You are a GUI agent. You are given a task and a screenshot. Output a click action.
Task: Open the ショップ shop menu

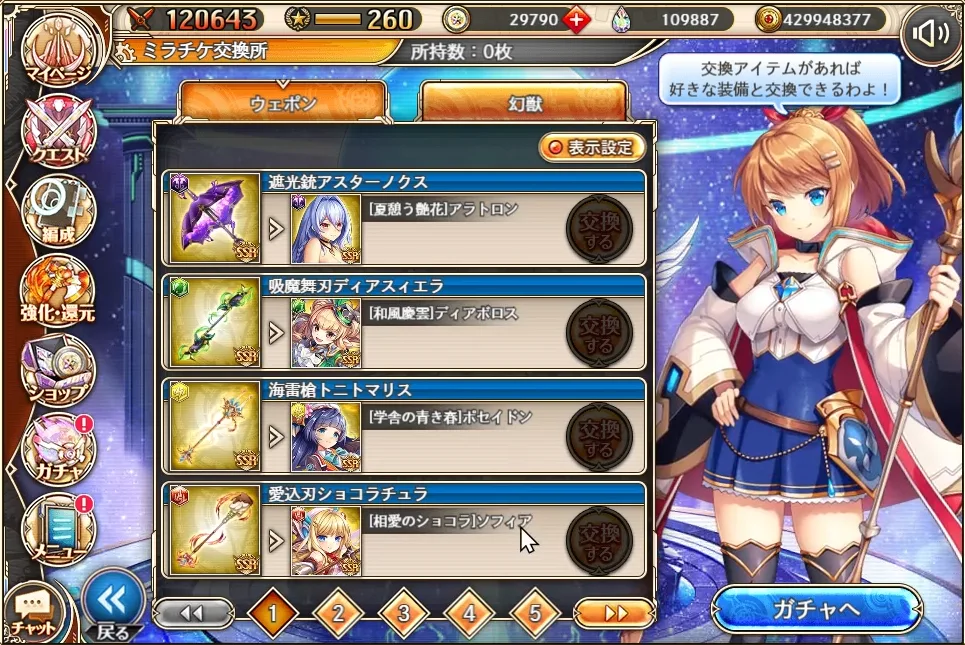(x=59, y=371)
